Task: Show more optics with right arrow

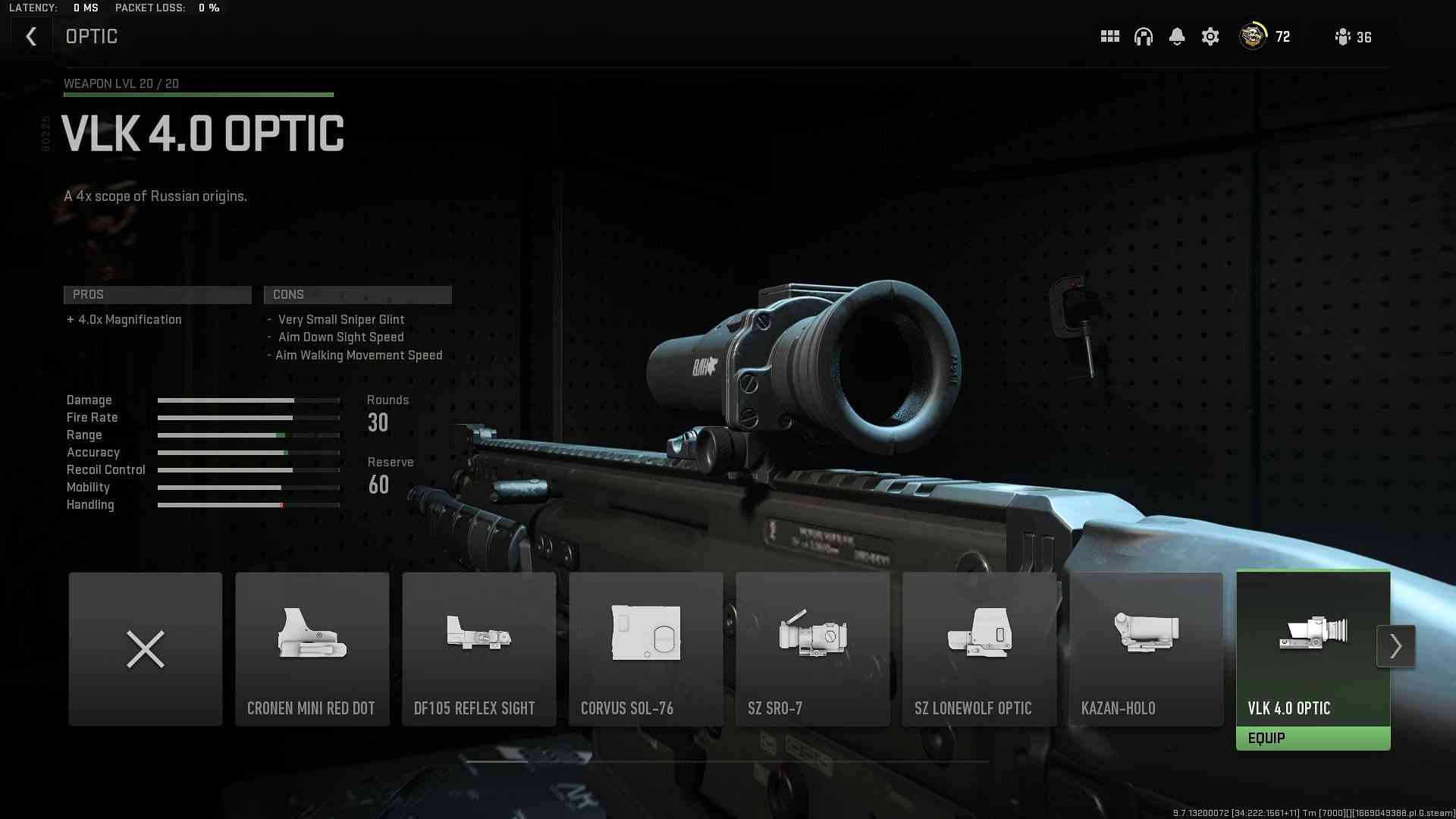Action: point(1395,646)
